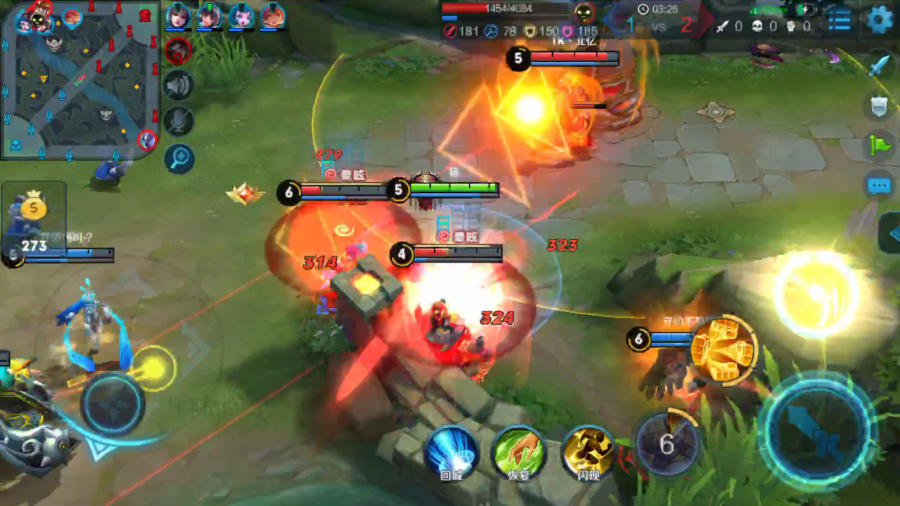Move using the virtual joystick
The image size is (900, 506).
tap(112, 402)
